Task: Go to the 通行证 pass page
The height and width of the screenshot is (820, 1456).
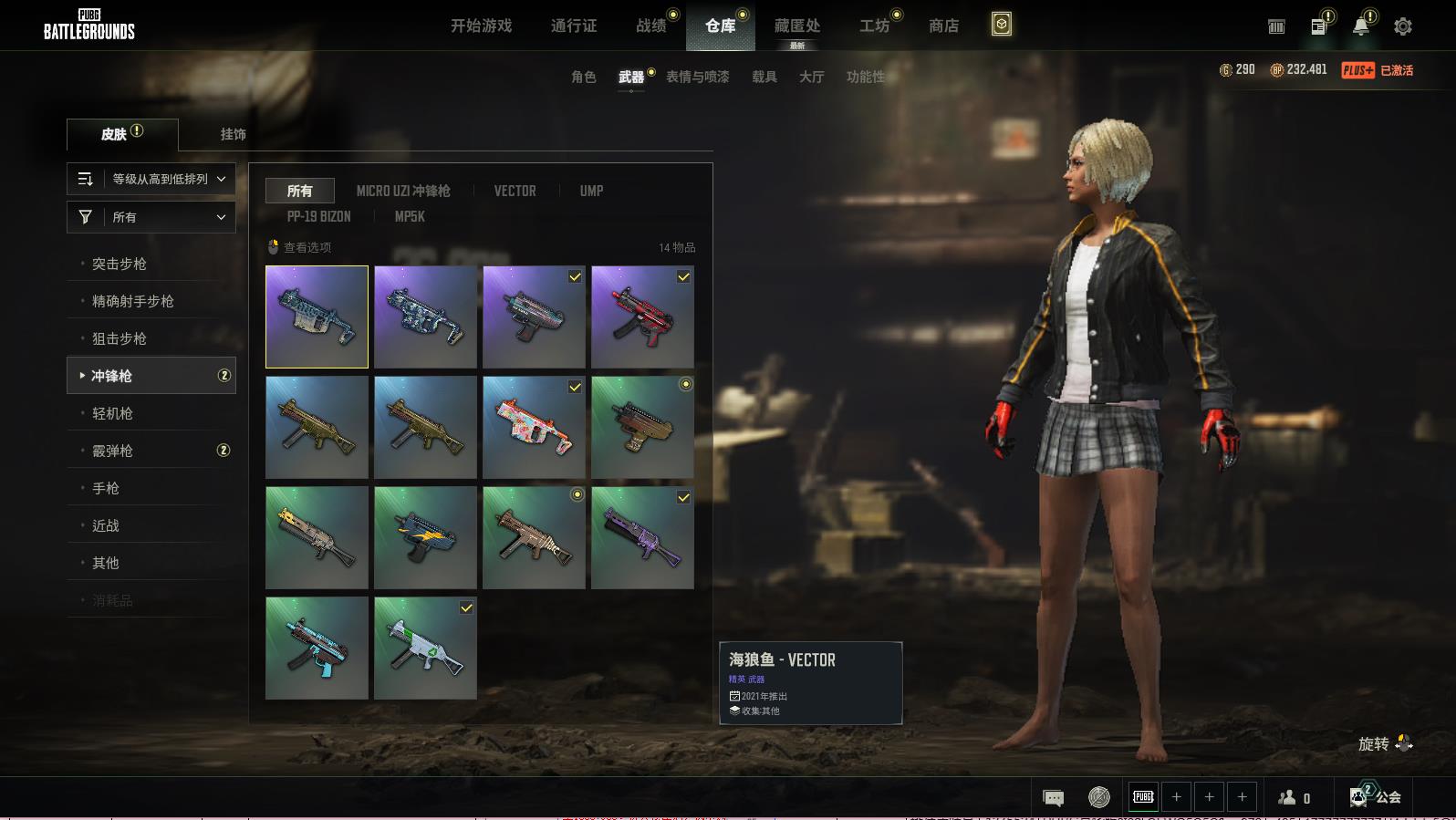Action: click(x=574, y=26)
